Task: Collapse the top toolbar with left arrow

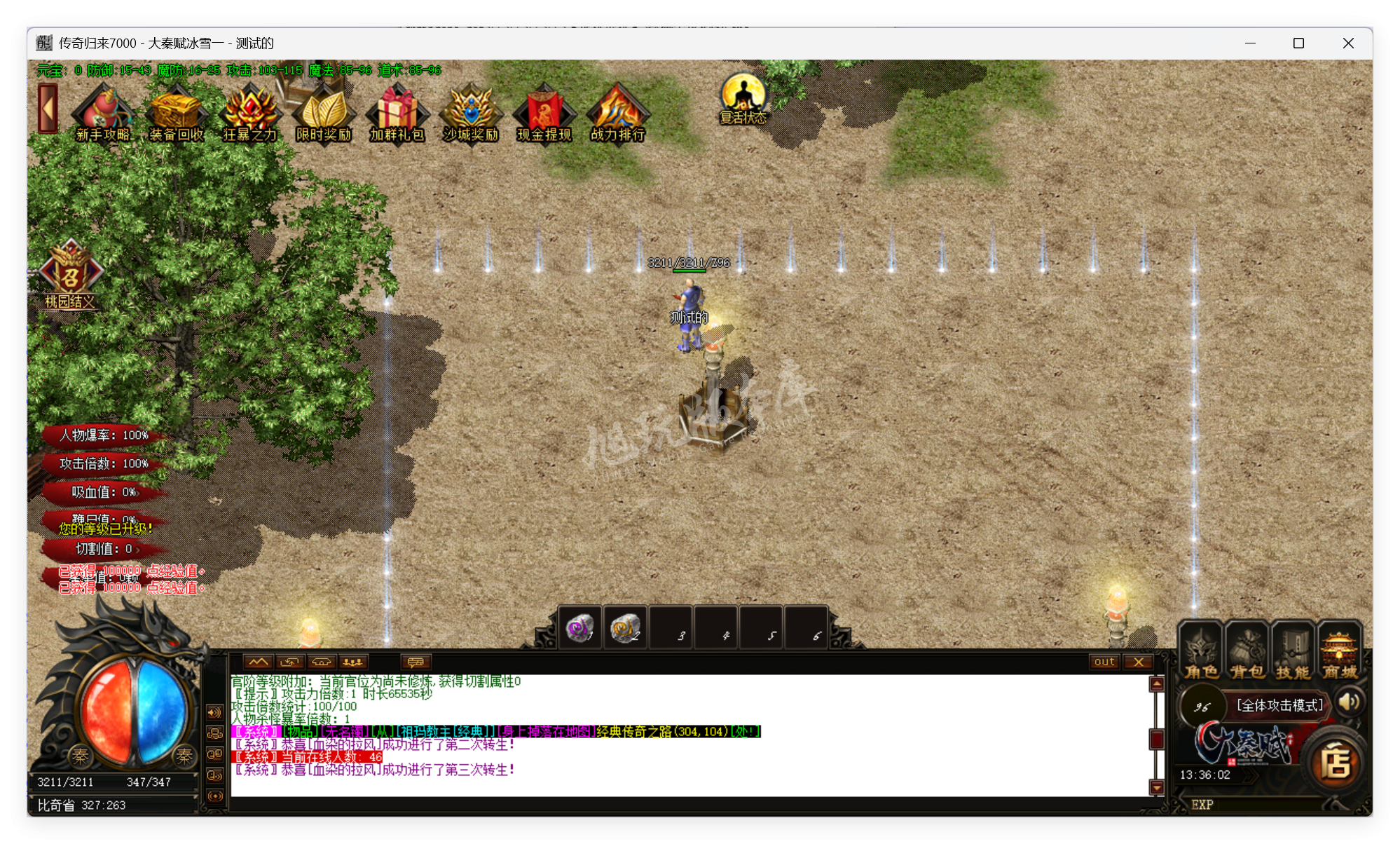Action: pos(46,109)
